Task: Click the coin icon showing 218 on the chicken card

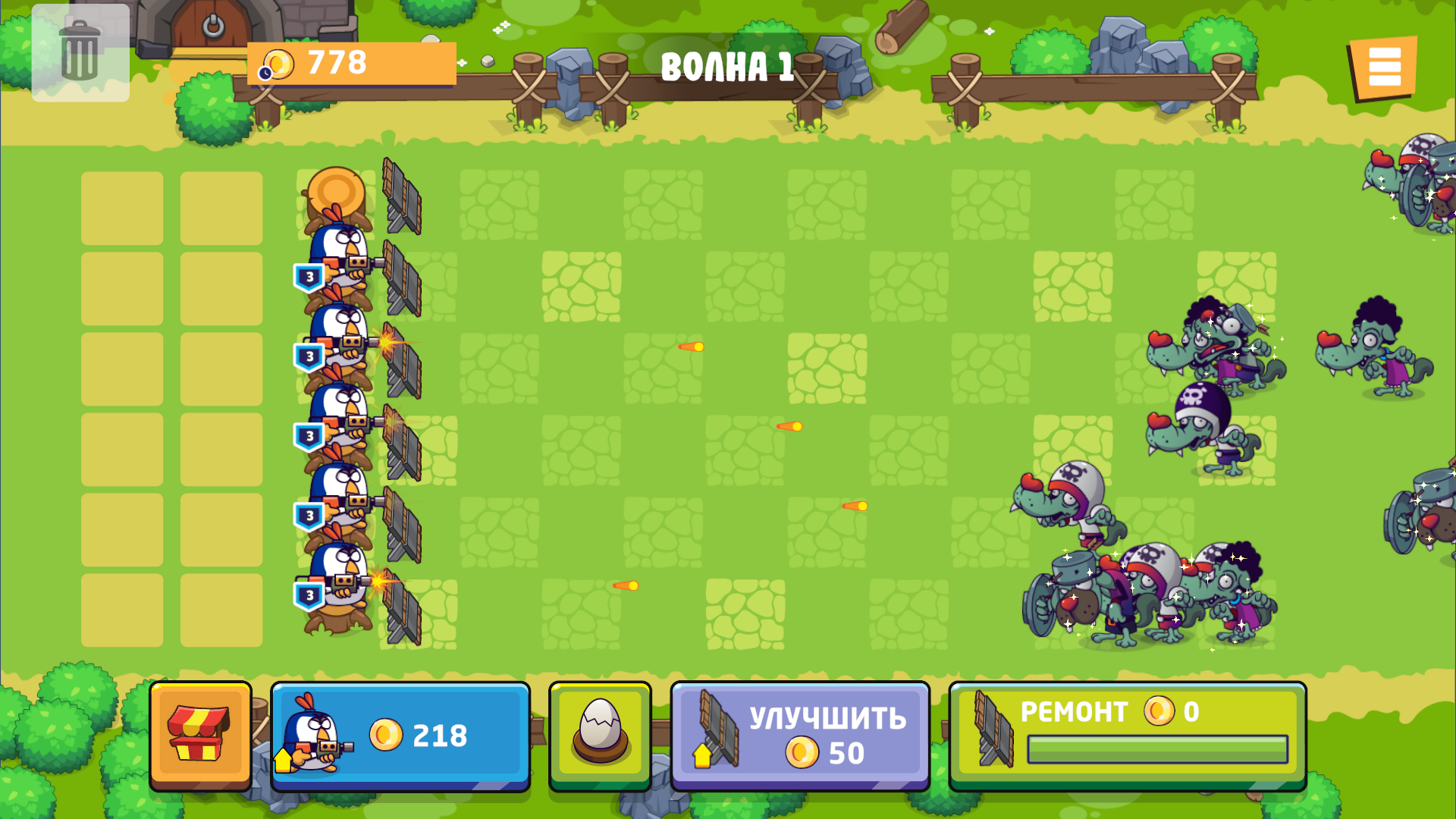Action: pos(385,733)
